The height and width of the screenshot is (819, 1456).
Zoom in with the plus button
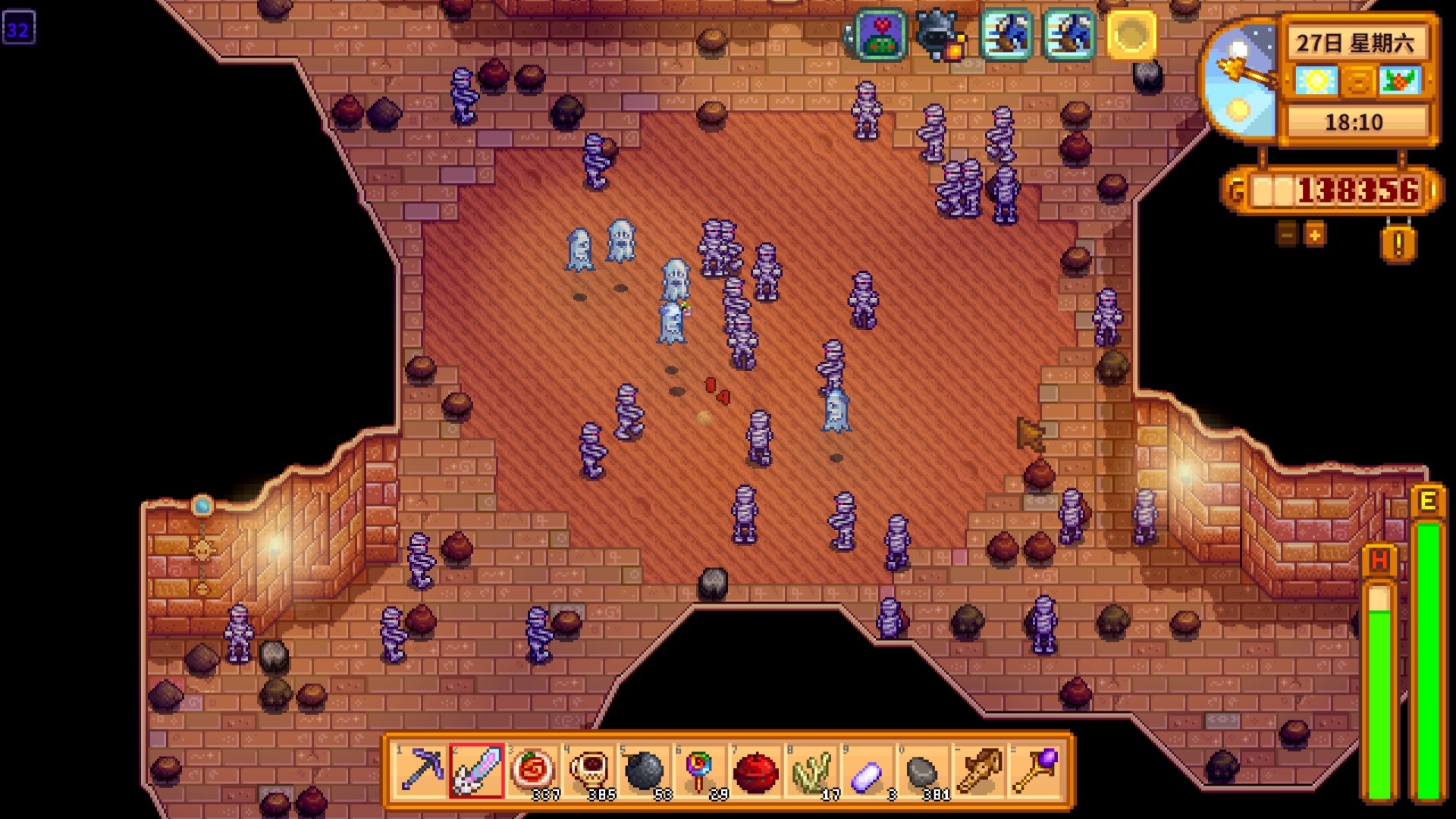click(x=1315, y=234)
